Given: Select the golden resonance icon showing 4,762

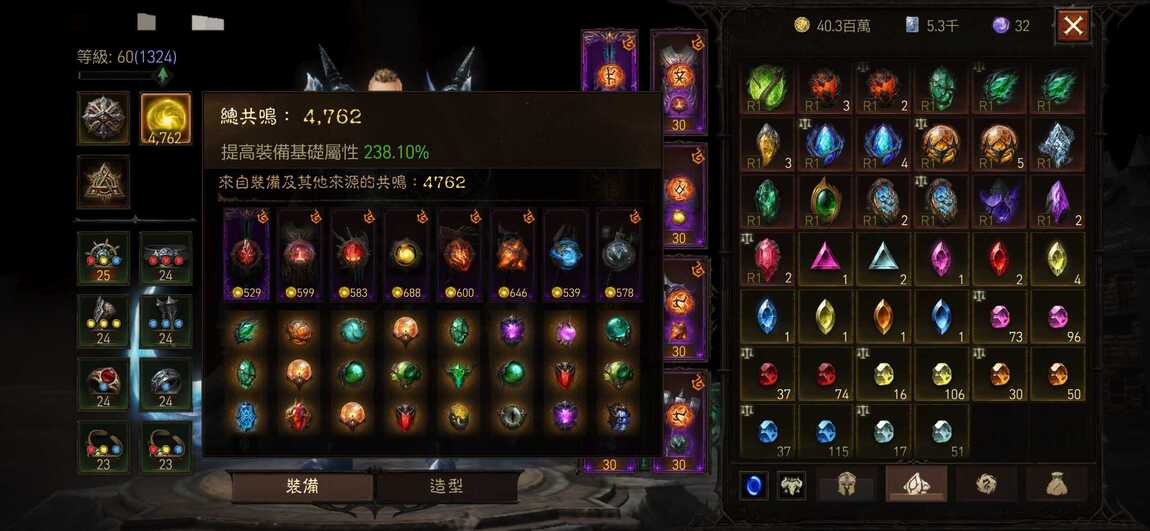Looking at the screenshot, I should pyautogui.click(x=166, y=119).
